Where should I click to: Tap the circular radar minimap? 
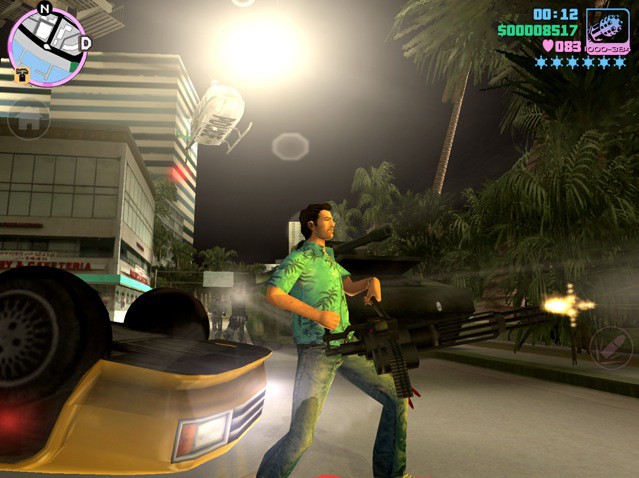tap(47, 47)
